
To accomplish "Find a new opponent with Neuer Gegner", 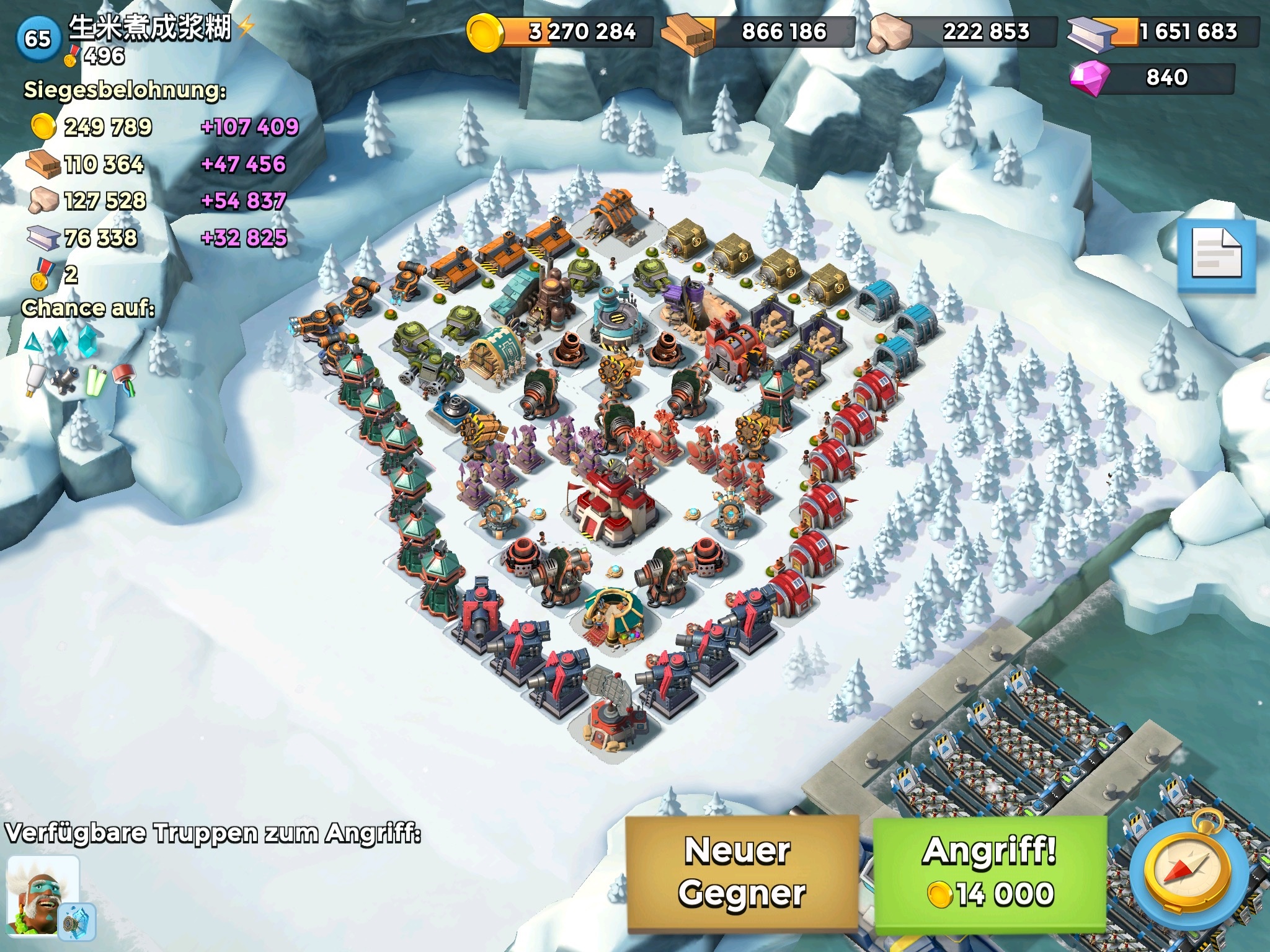I will coord(742,873).
